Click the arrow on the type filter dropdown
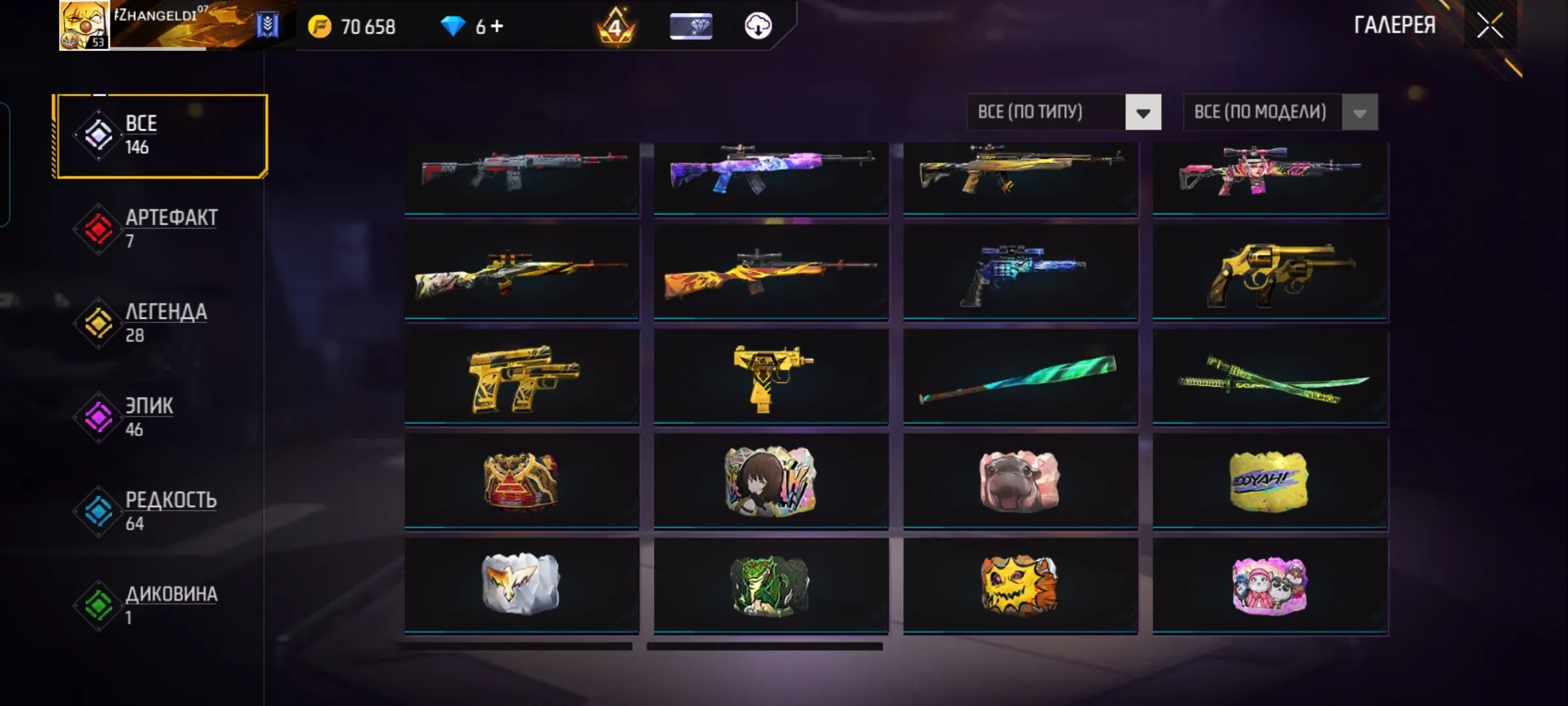The width and height of the screenshot is (1568, 706). coord(1142,112)
